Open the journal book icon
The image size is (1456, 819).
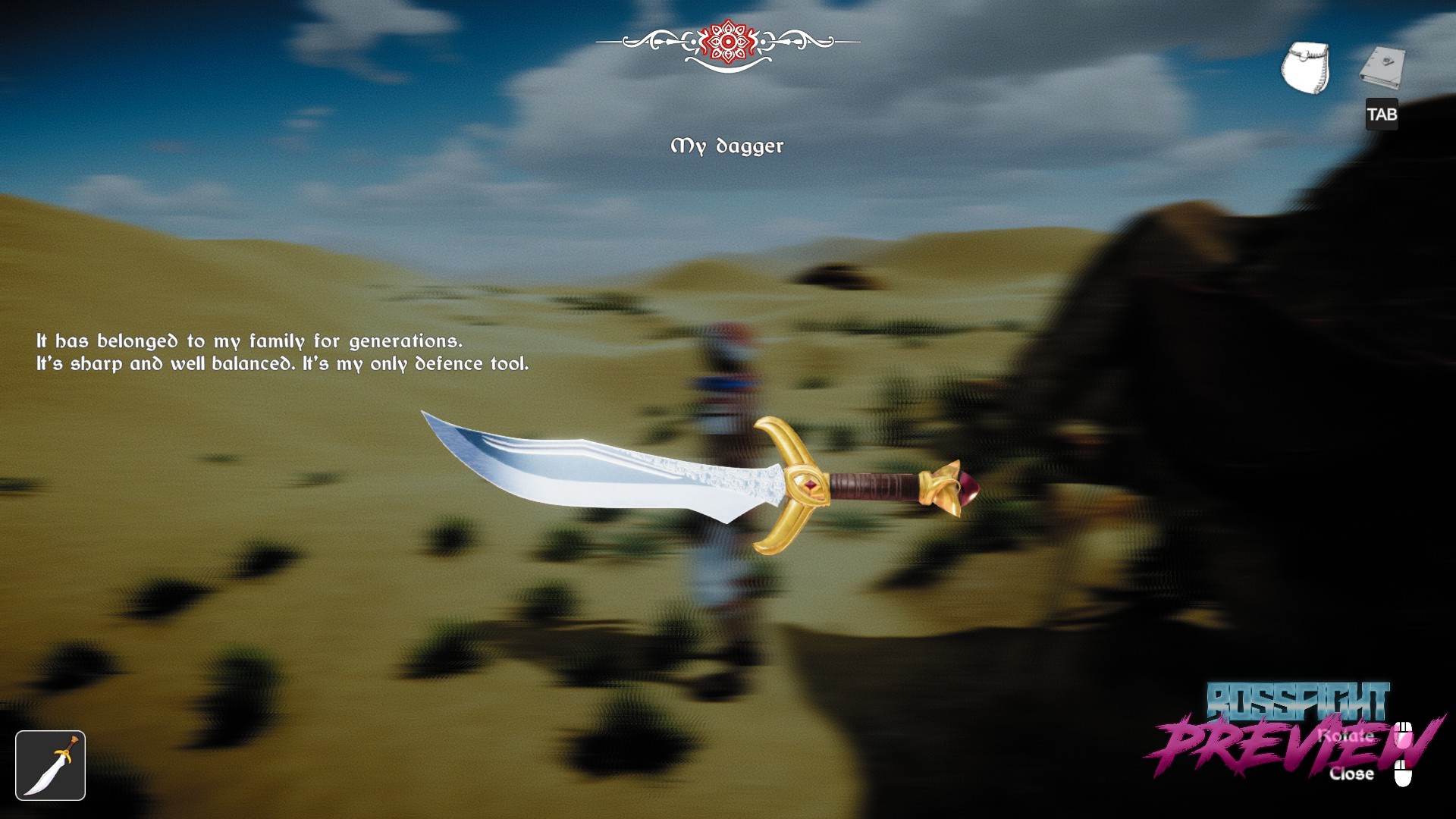click(1382, 68)
